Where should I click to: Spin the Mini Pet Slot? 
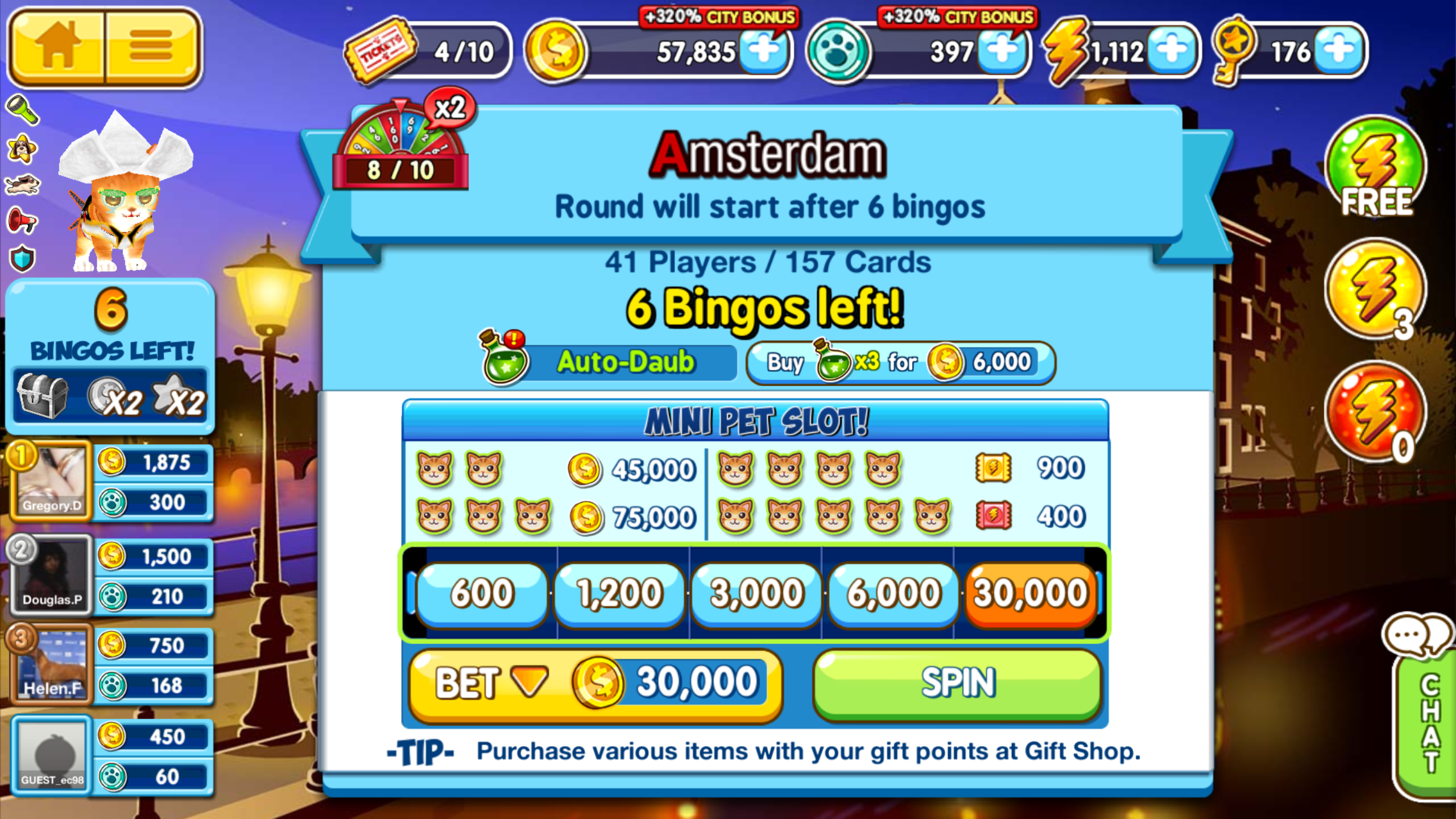[958, 684]
